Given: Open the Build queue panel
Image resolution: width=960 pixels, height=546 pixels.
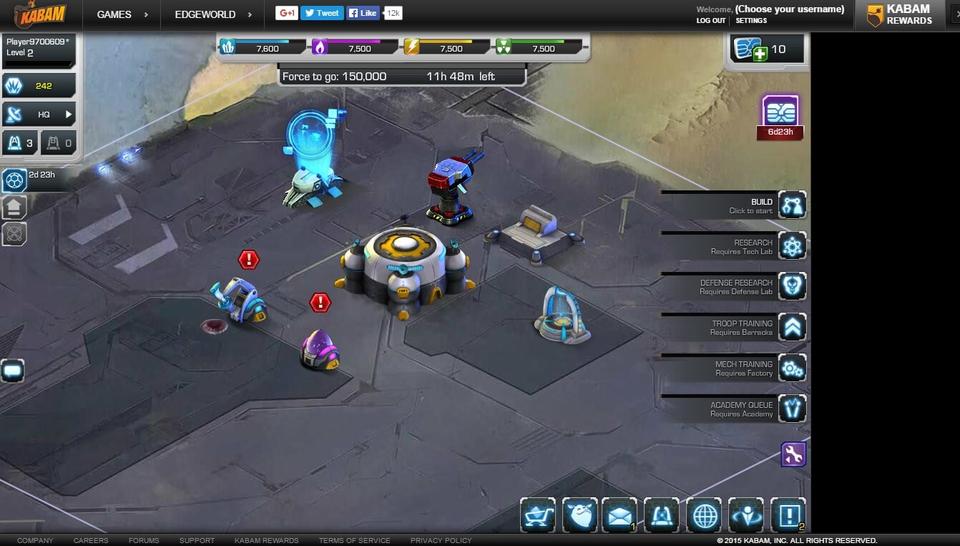Looking at the screenshot, I should coord(792,206).
